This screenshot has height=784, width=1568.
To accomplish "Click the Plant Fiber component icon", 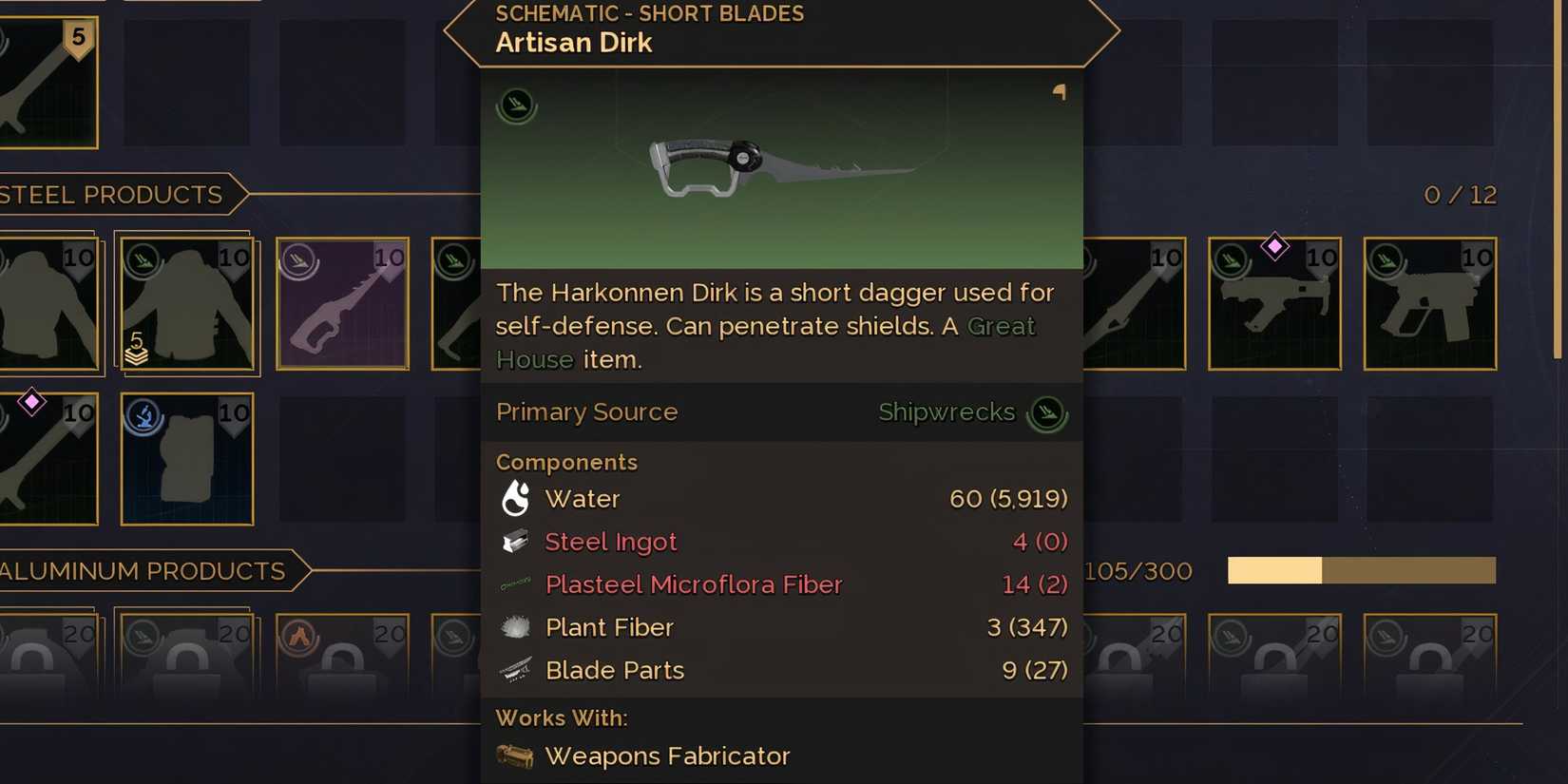I will coord(513,625).
